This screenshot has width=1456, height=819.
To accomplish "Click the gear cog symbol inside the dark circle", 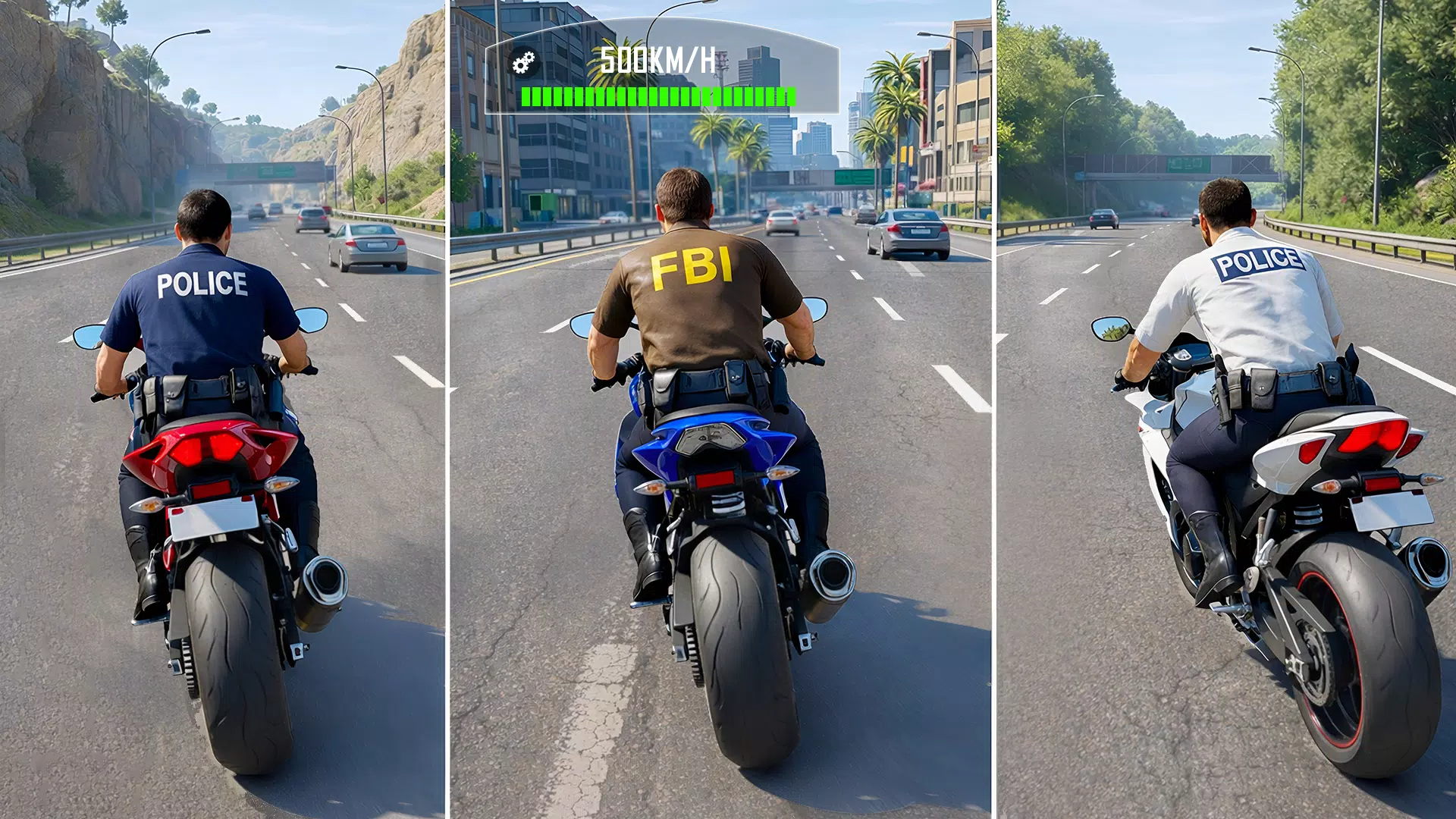I will [x=522, y=61].
